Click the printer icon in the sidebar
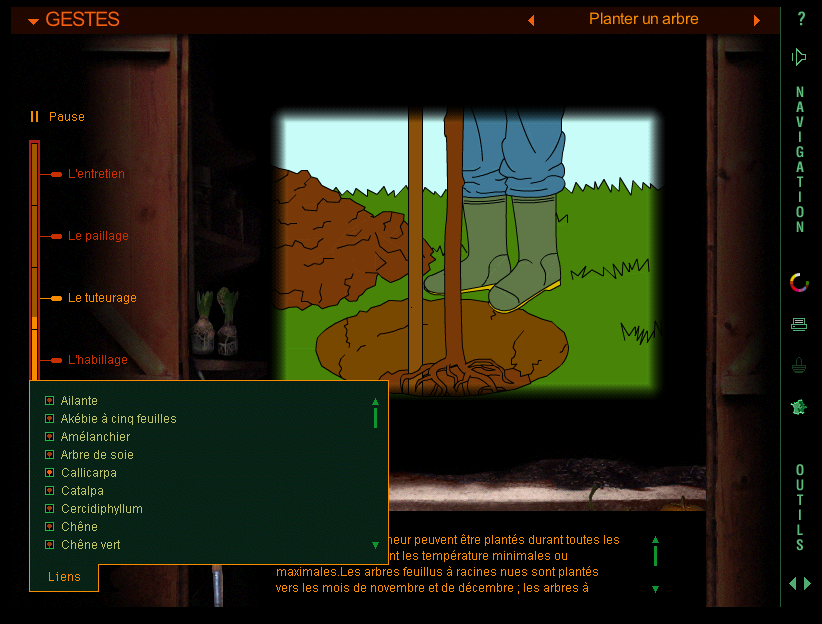Image resolution: width=822 pixels, height=624 pixels. click(799, 324)
